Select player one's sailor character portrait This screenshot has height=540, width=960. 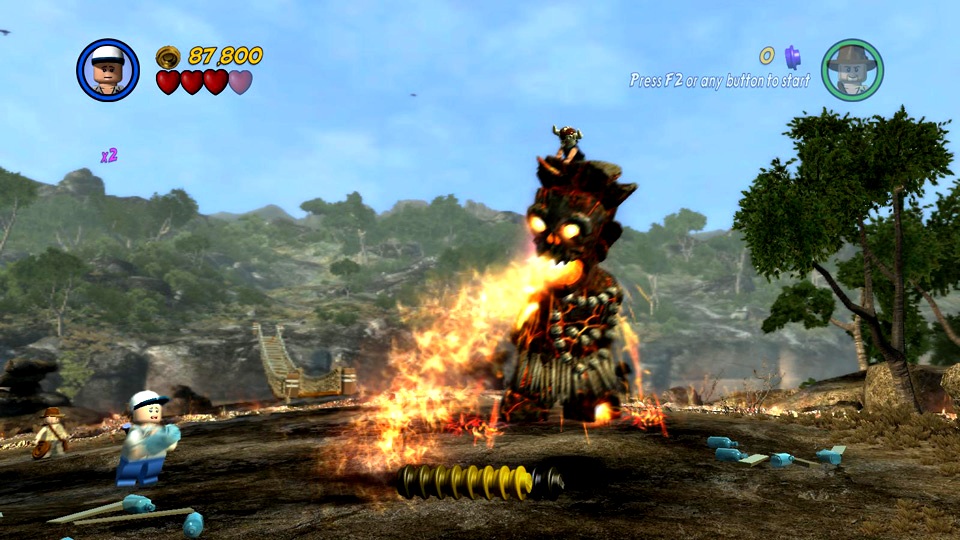point(108,70)
